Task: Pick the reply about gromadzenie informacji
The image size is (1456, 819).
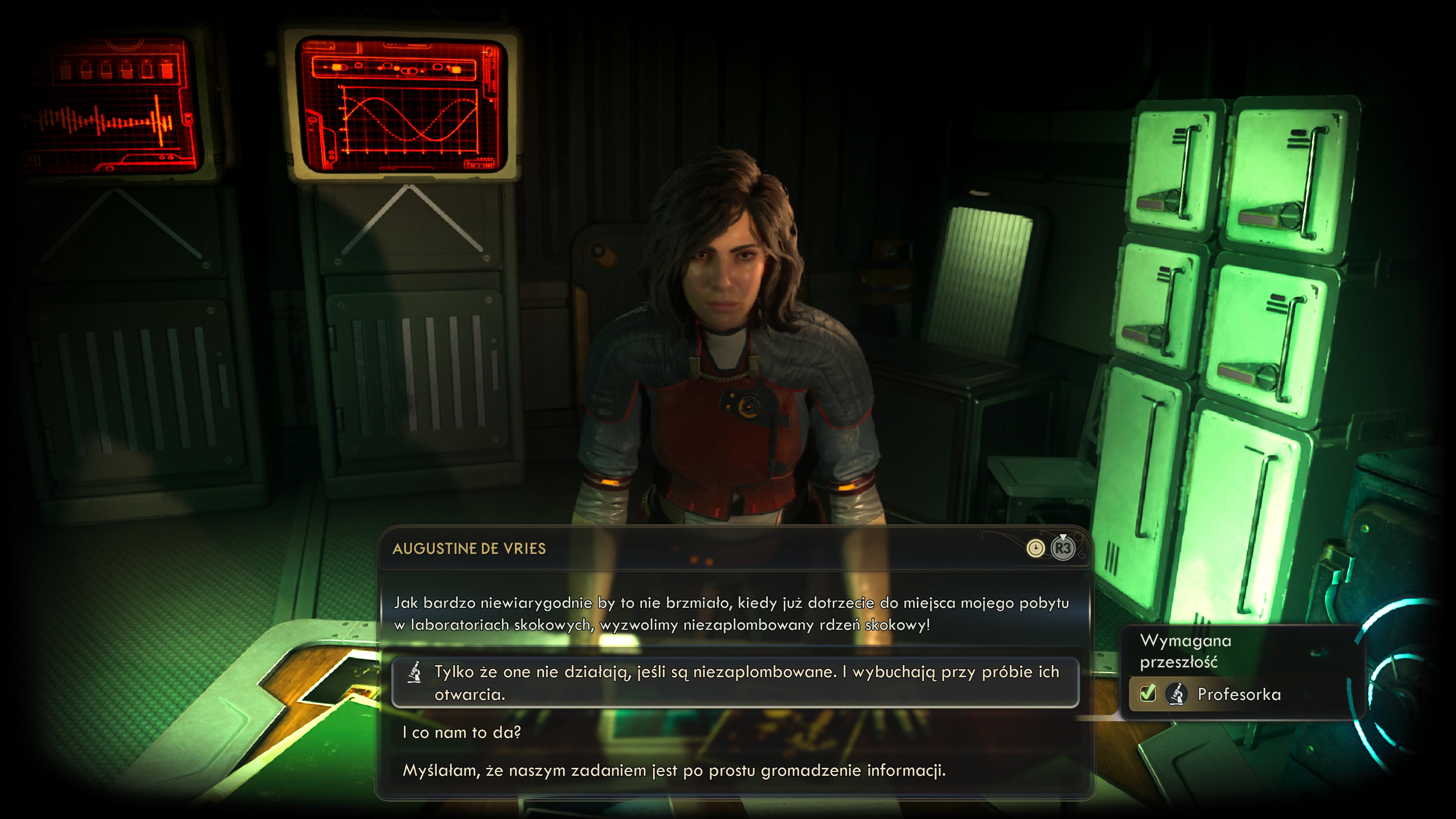Action: pos(674,770)
